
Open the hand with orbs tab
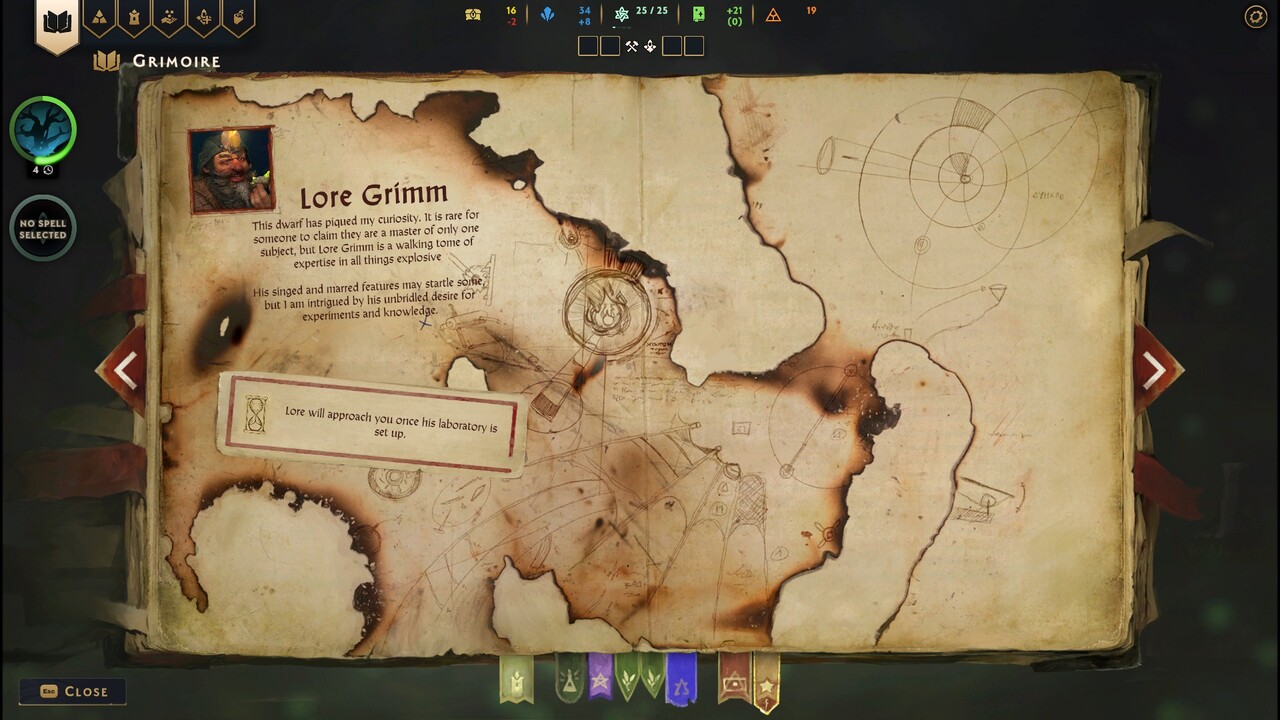tap(168, 17)
